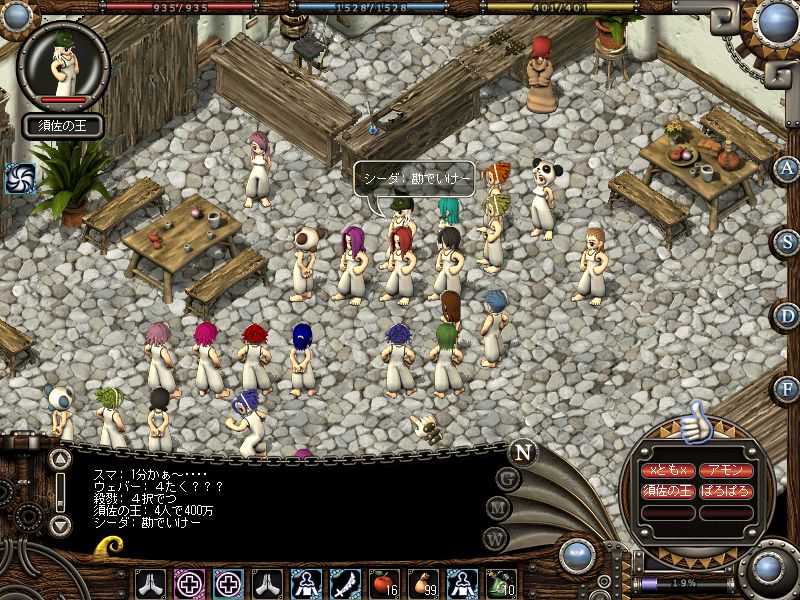This screenshot has width=800, height=600.
Task: Open the D side menu button
Action: pos(788,315)
